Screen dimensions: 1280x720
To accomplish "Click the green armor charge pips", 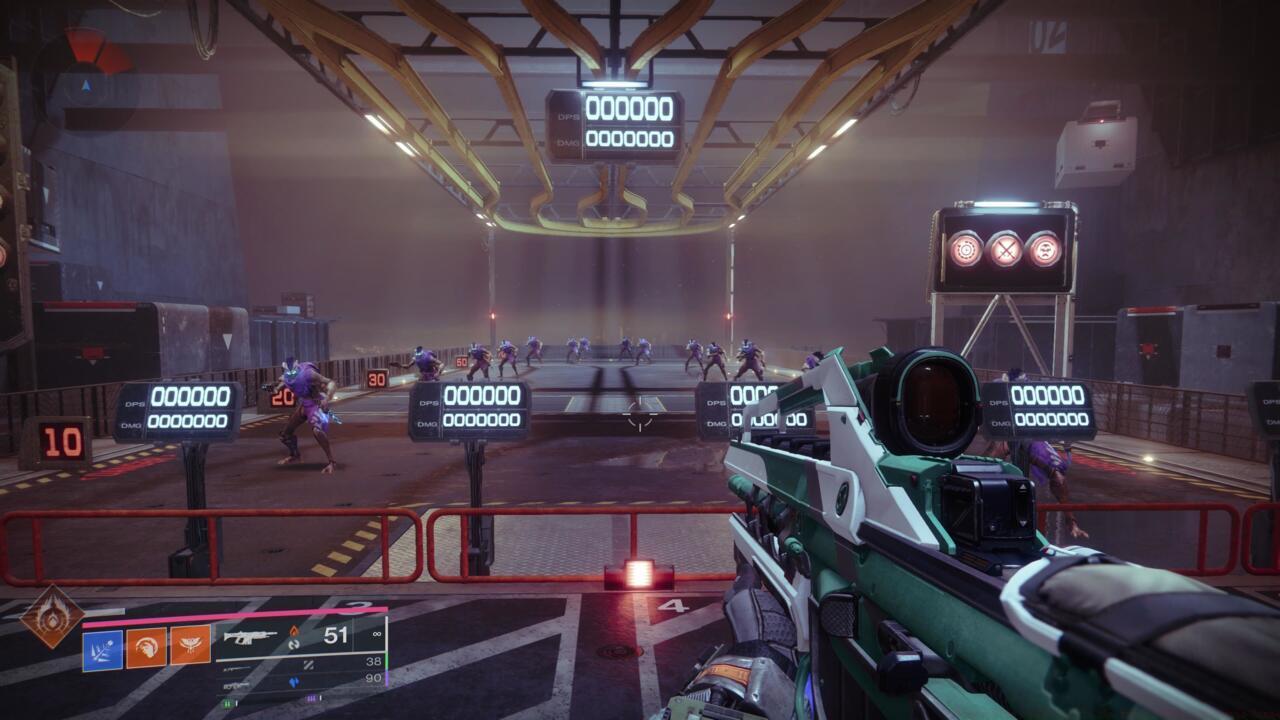I will pos(229,701).
